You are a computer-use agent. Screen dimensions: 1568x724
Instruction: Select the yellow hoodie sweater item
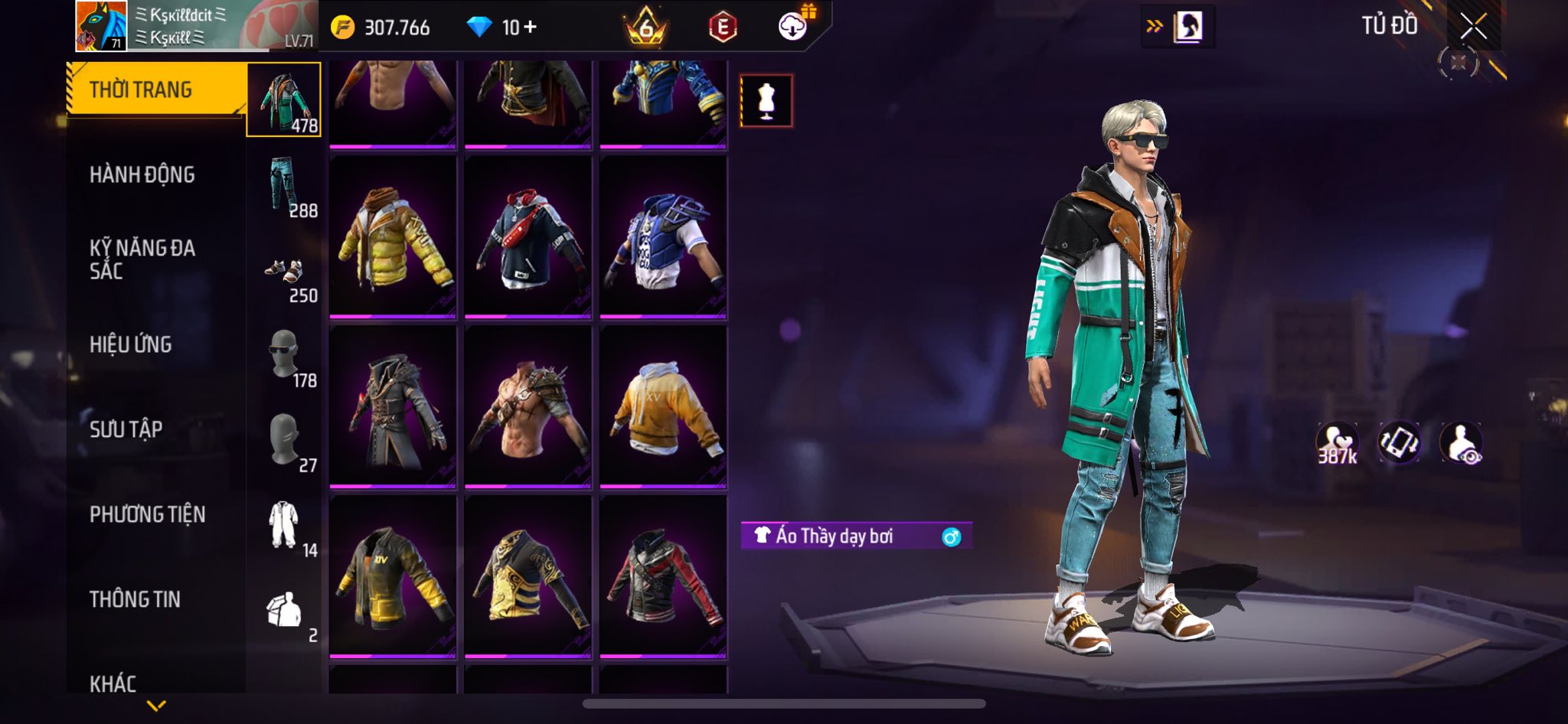tap(663, 407)
